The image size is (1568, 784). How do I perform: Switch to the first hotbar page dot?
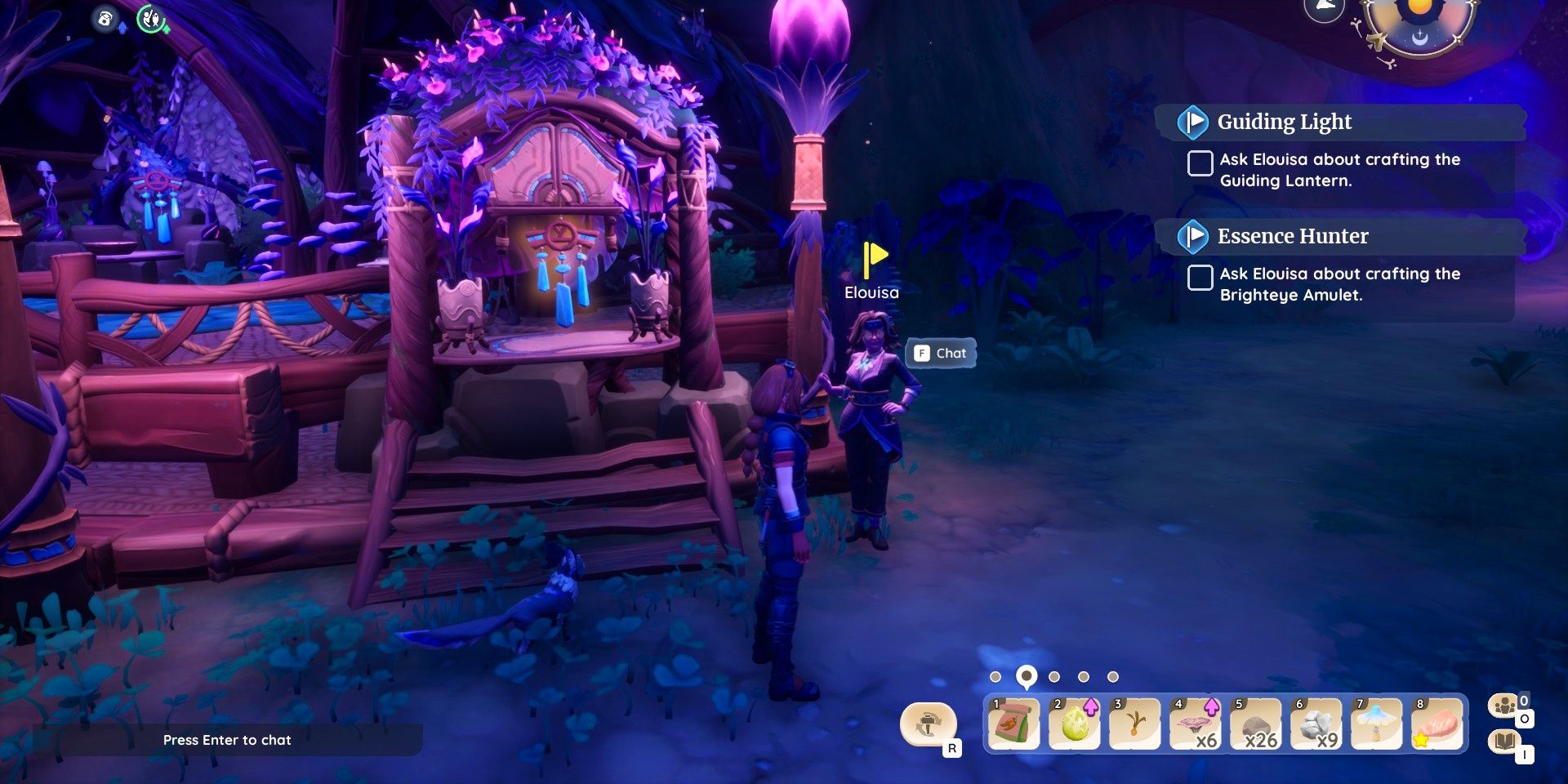click(995, 677)
